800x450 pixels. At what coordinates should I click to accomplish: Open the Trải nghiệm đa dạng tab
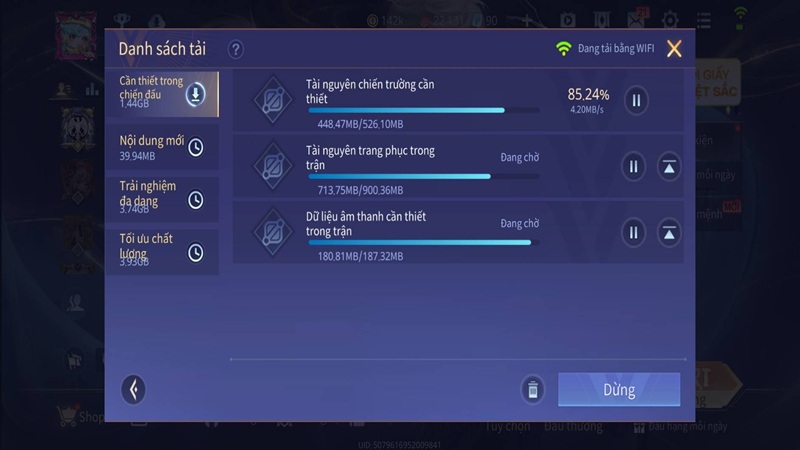[161, 200]
